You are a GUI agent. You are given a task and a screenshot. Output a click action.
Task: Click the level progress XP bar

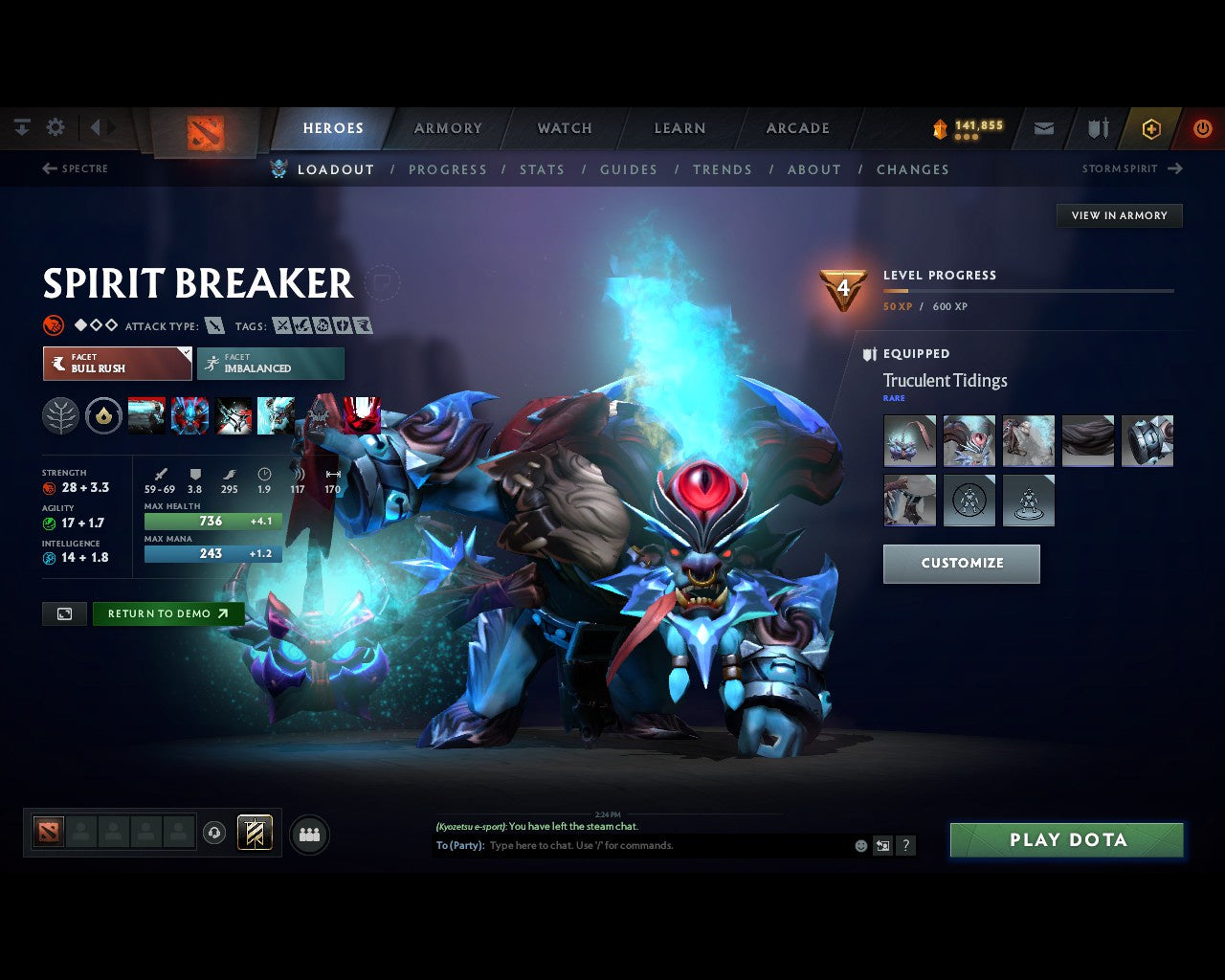click(x=1029, y=291)
